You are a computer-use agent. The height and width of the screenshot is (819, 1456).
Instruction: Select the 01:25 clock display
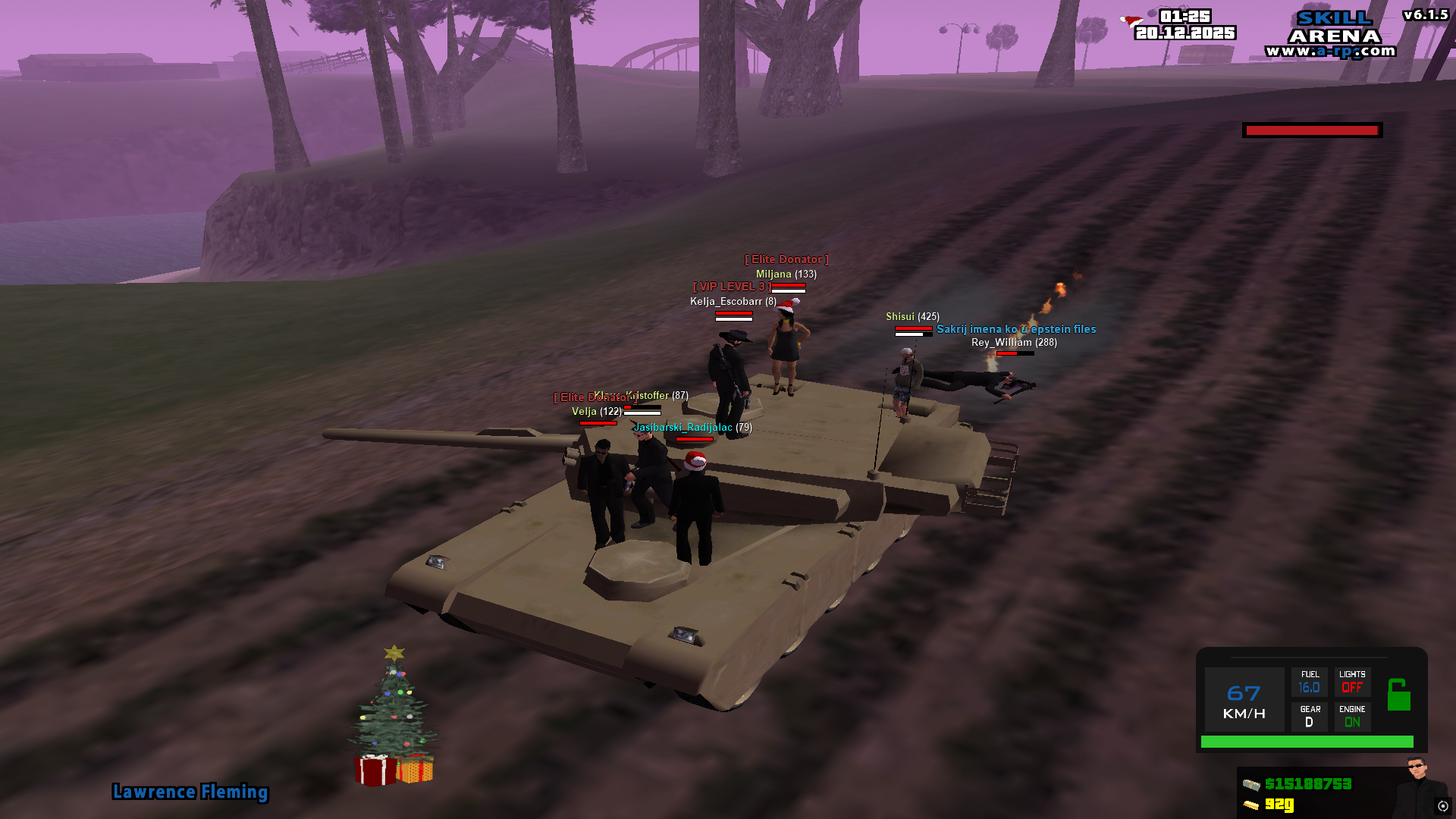1185,15
